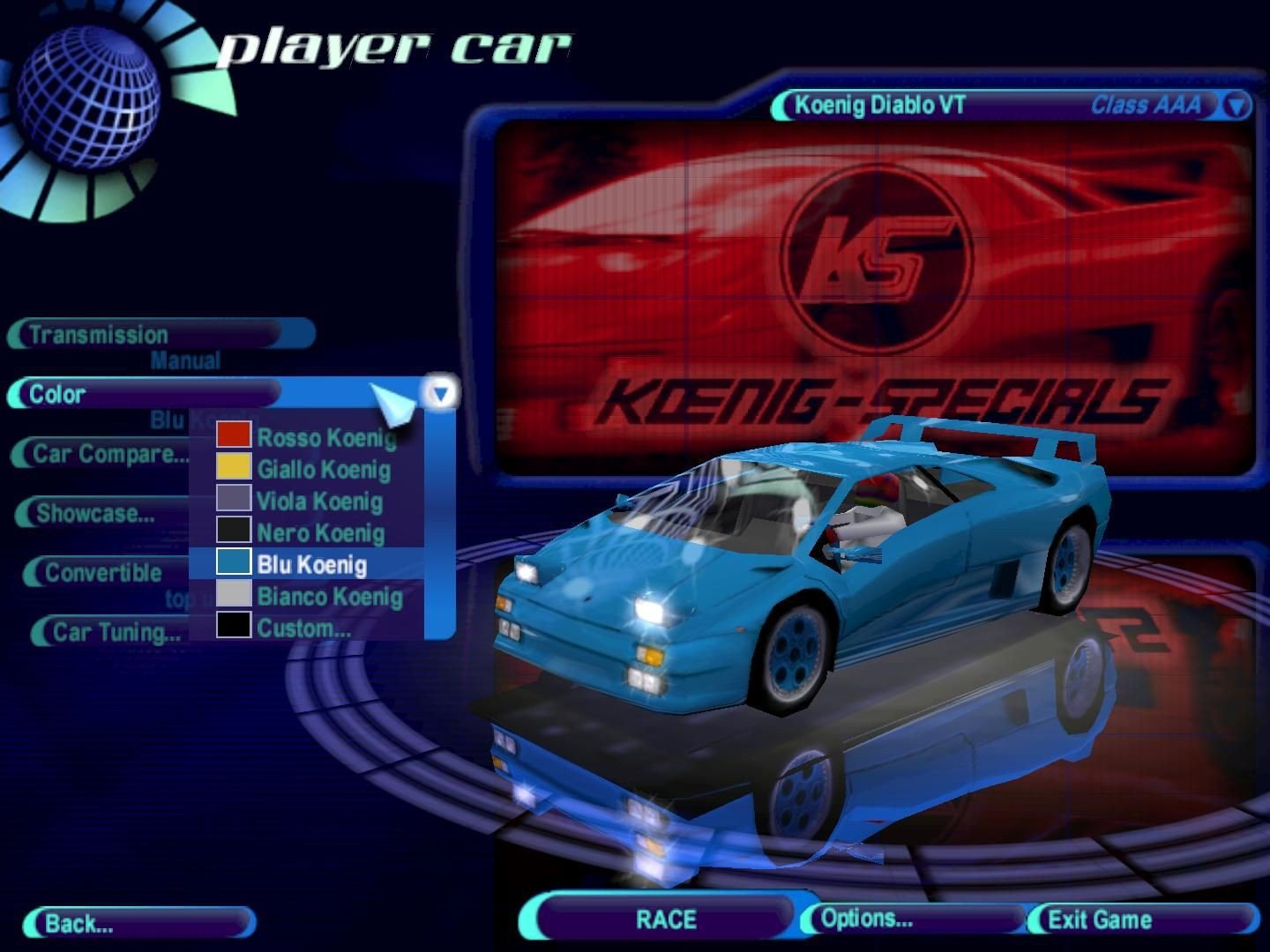Image resolution: width=1270 pixels, height=952 pixels.
Task: Open Car Tuning menu
Action: coord(115,632)
